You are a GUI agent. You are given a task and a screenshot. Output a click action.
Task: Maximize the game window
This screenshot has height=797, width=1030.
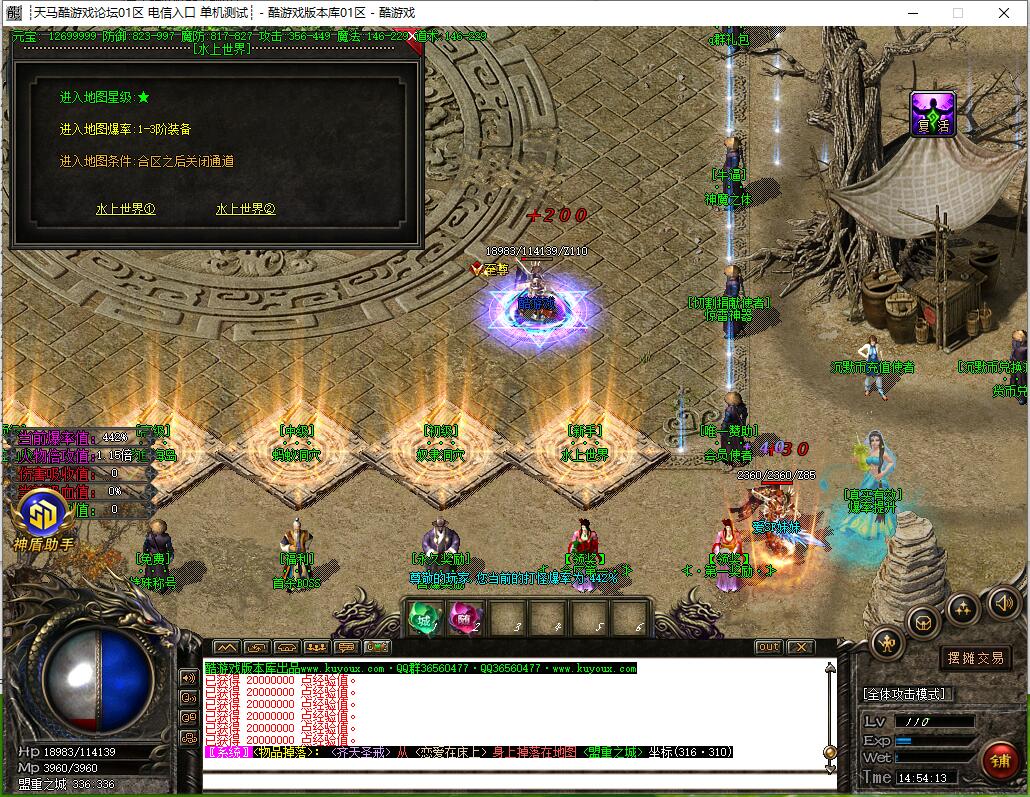(x=957, y=13)
